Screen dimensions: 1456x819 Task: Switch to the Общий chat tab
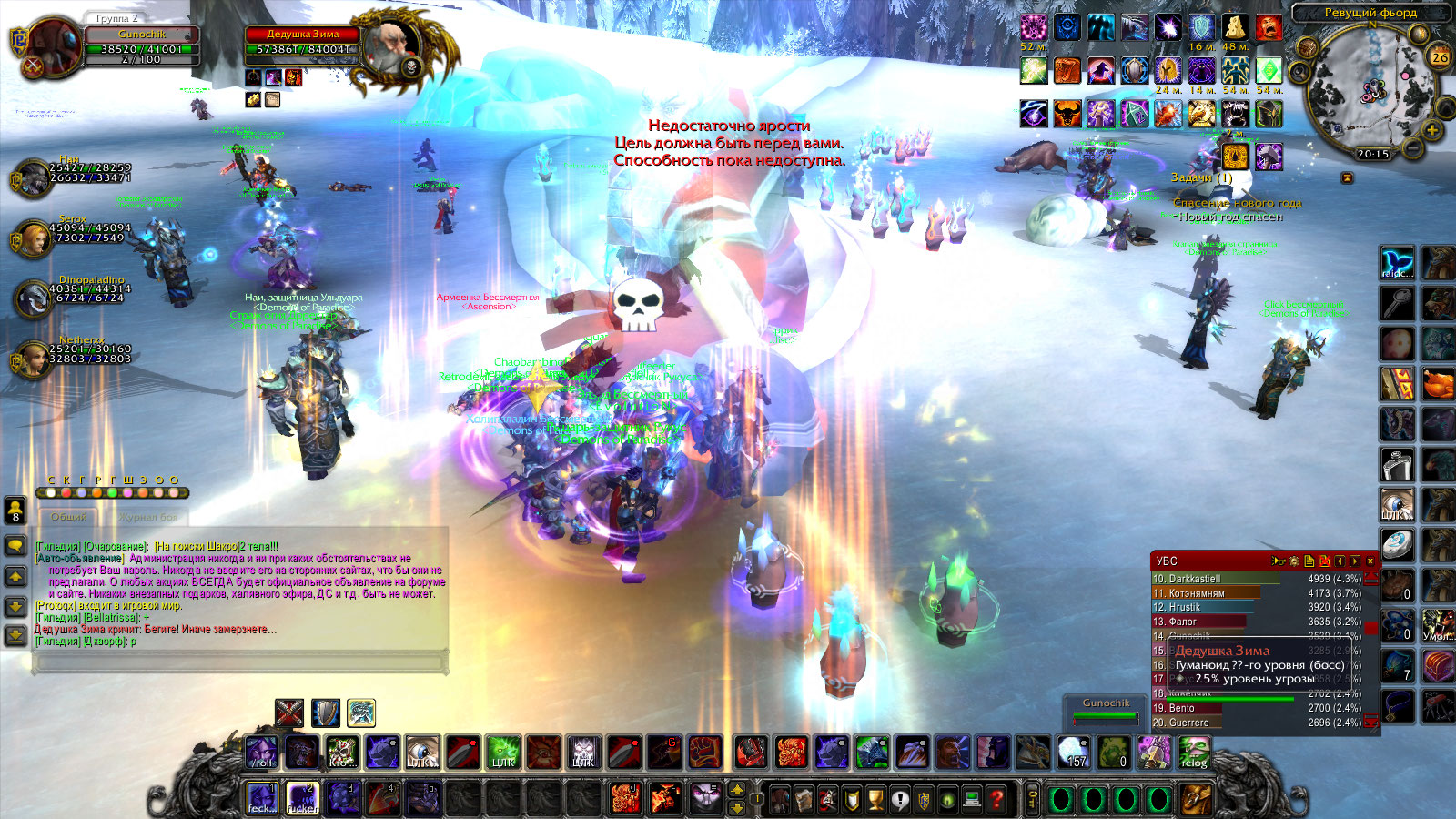[x=69, y=517]
